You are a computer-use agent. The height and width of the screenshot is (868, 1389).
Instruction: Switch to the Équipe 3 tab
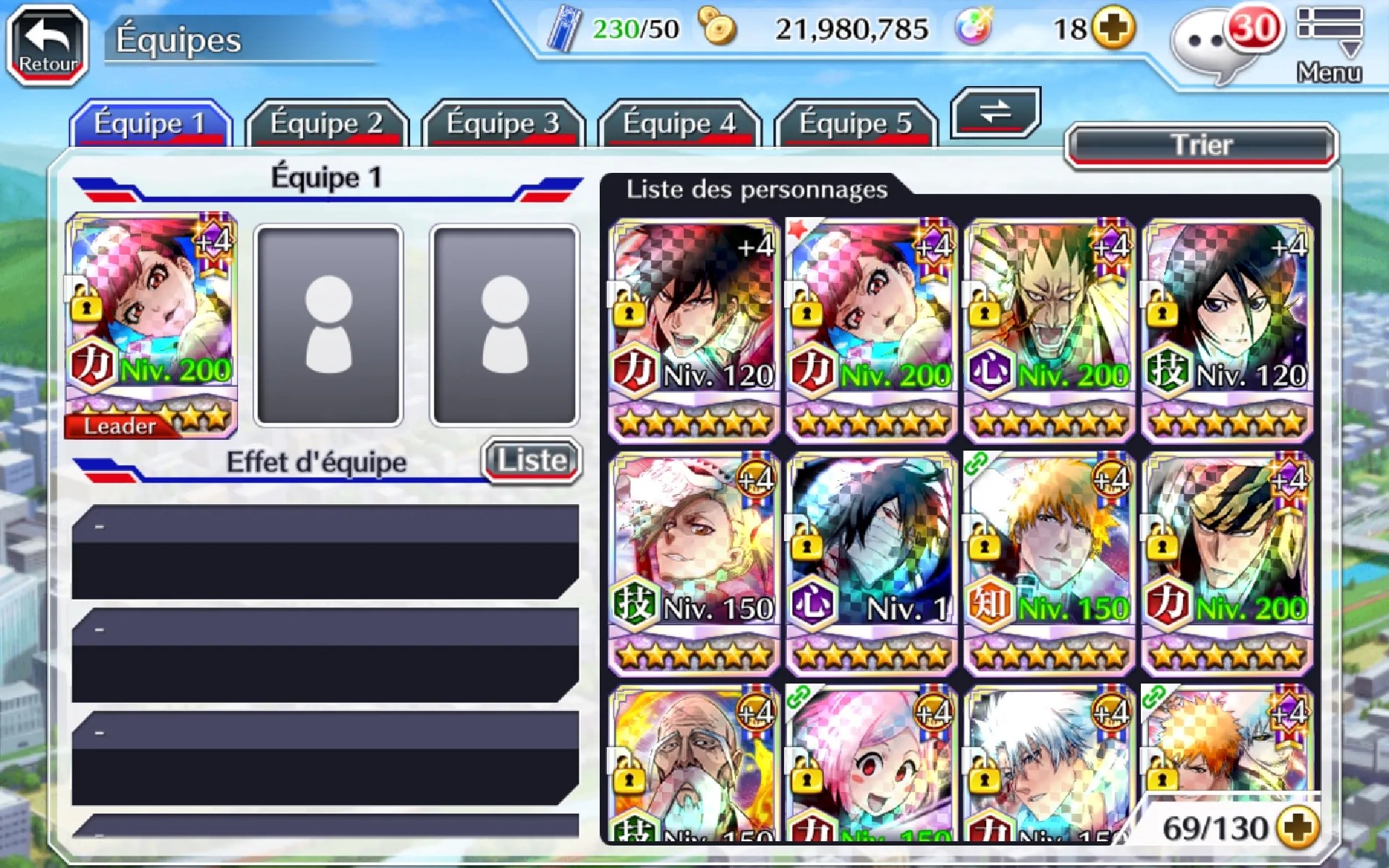503,124
